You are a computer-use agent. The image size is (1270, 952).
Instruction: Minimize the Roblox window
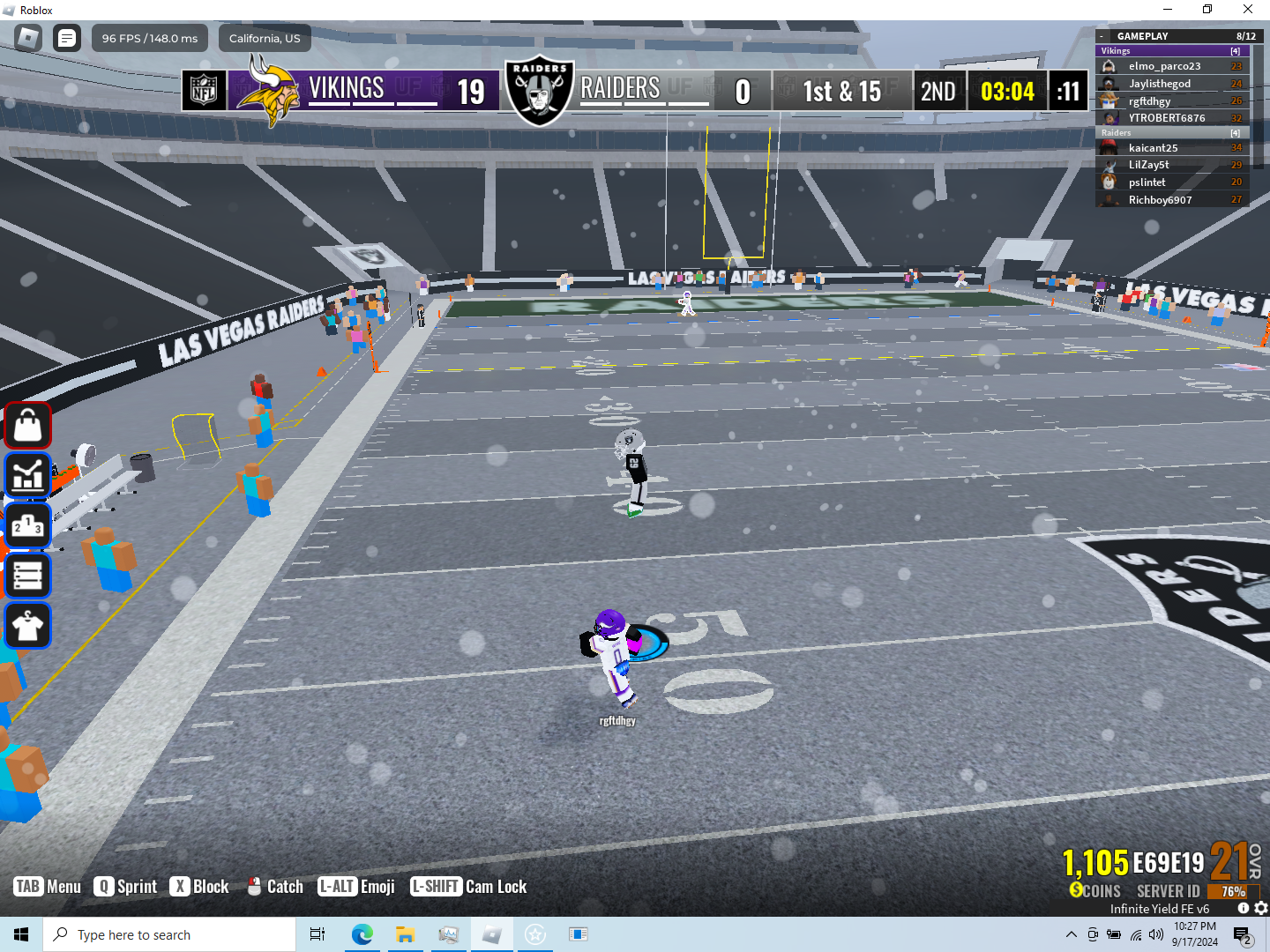point(1168,10)
